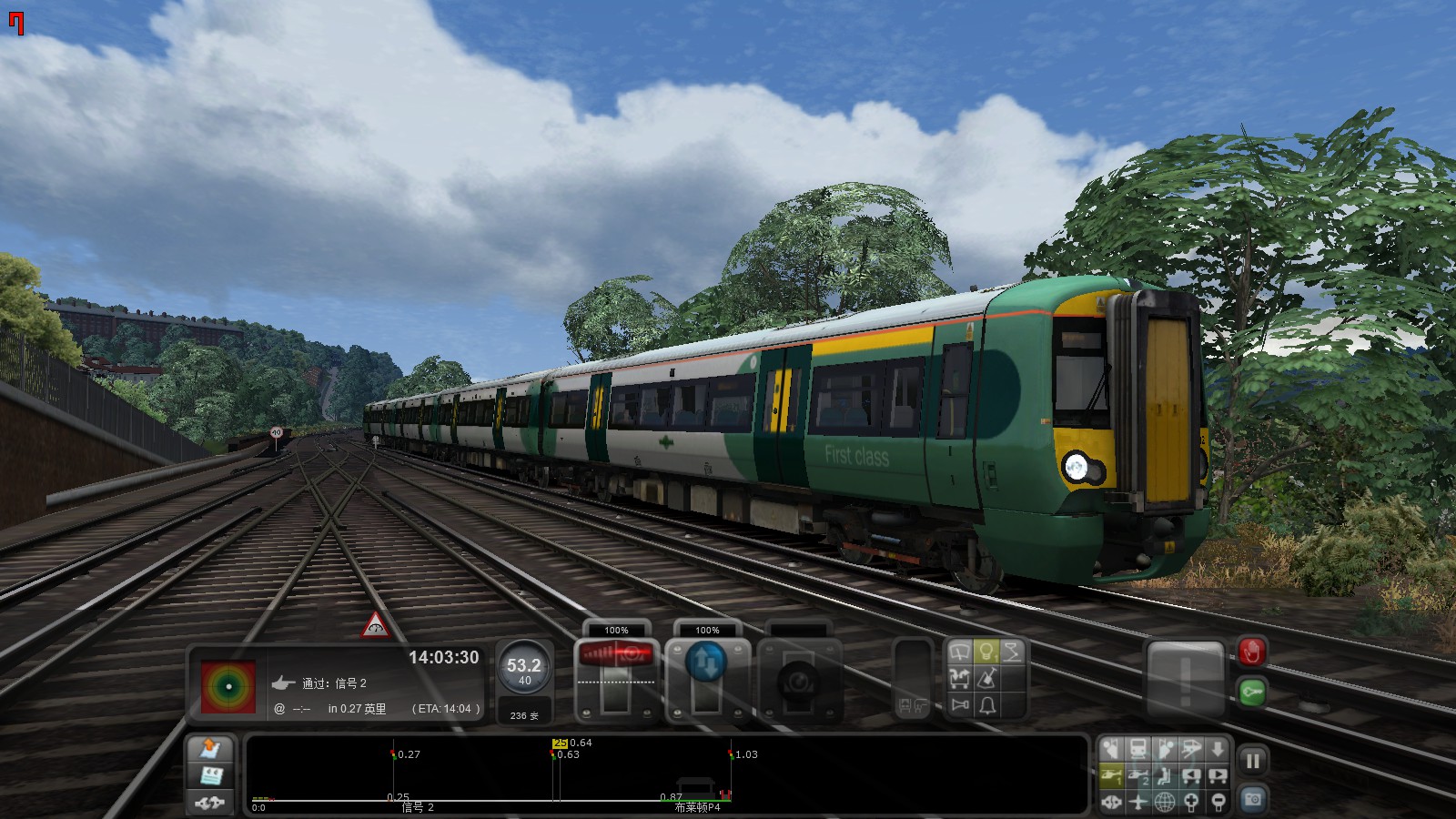Select helicopter camera 2

click(1137, 775)
